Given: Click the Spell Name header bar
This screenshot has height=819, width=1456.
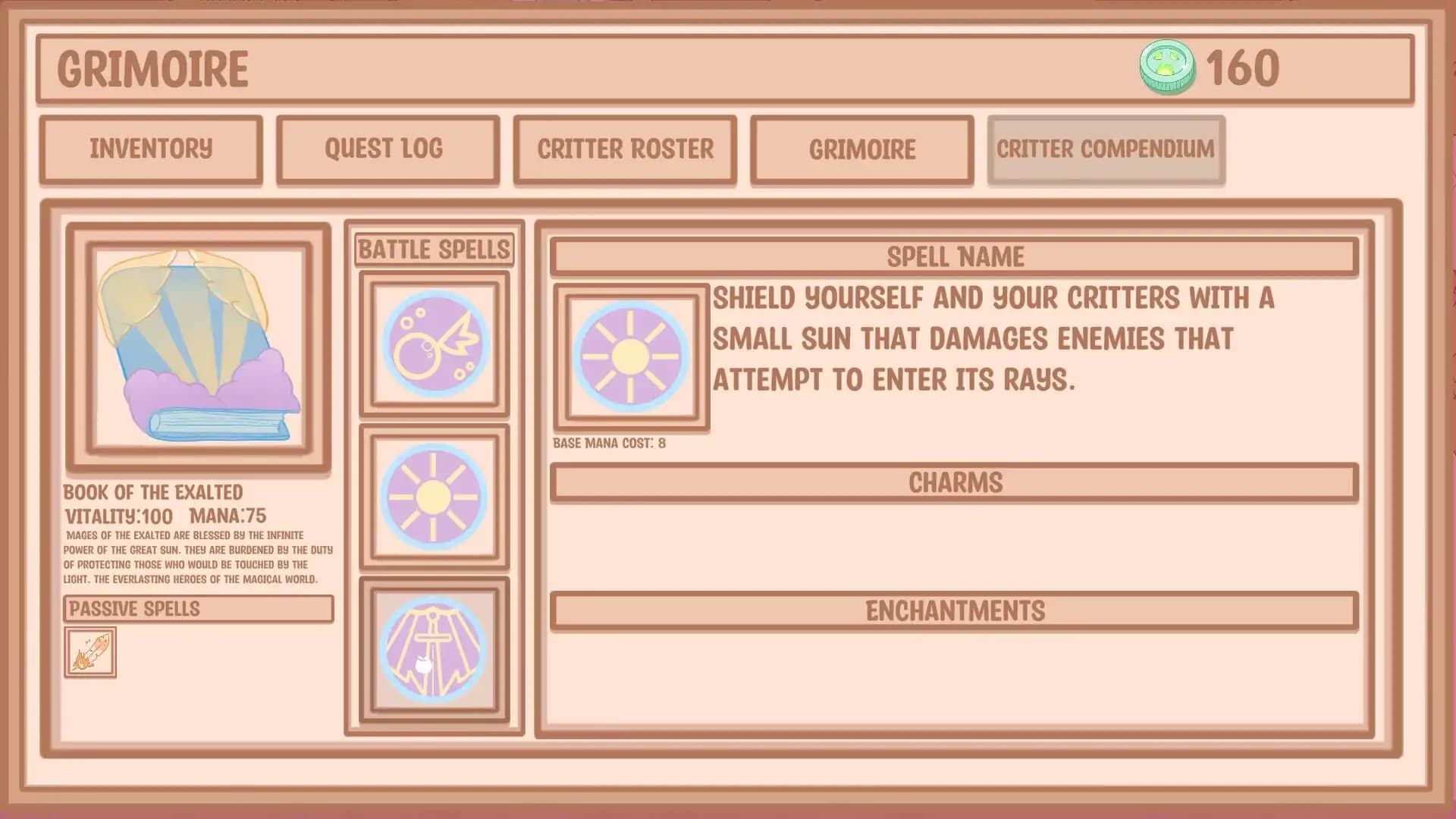Looking at the screenshot, I should click(x=953, y=256).
